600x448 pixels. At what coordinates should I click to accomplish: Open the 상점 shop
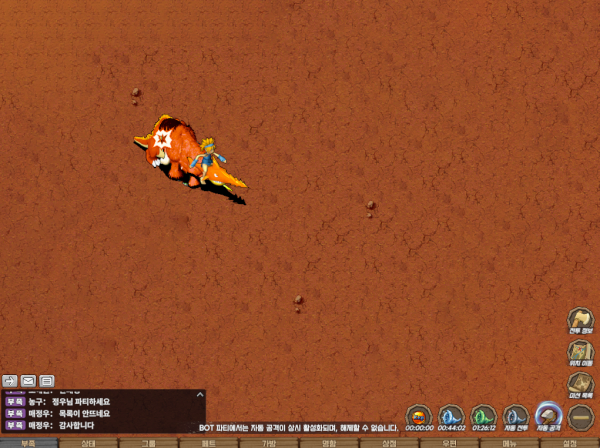[x=389, y=442]
